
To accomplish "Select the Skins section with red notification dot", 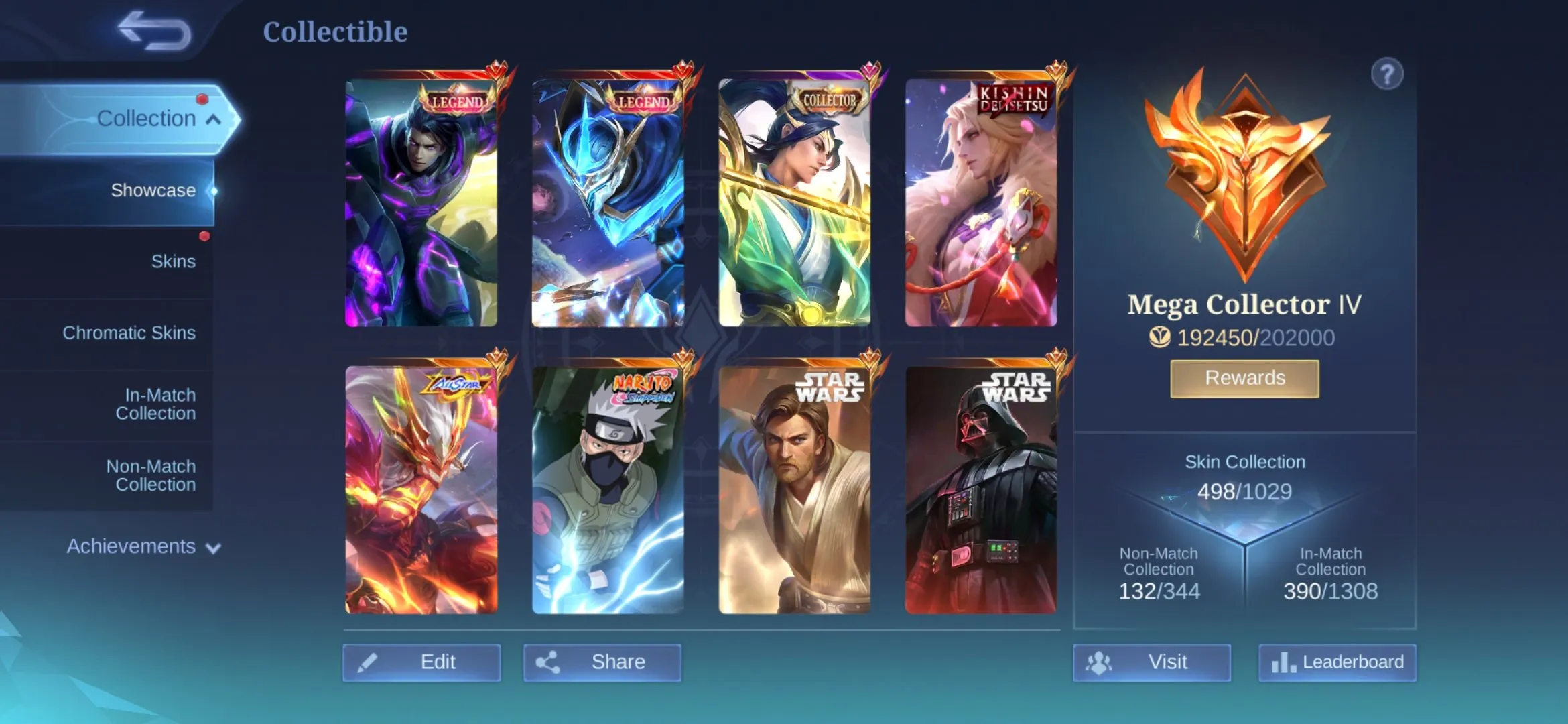I will (174, 261).
